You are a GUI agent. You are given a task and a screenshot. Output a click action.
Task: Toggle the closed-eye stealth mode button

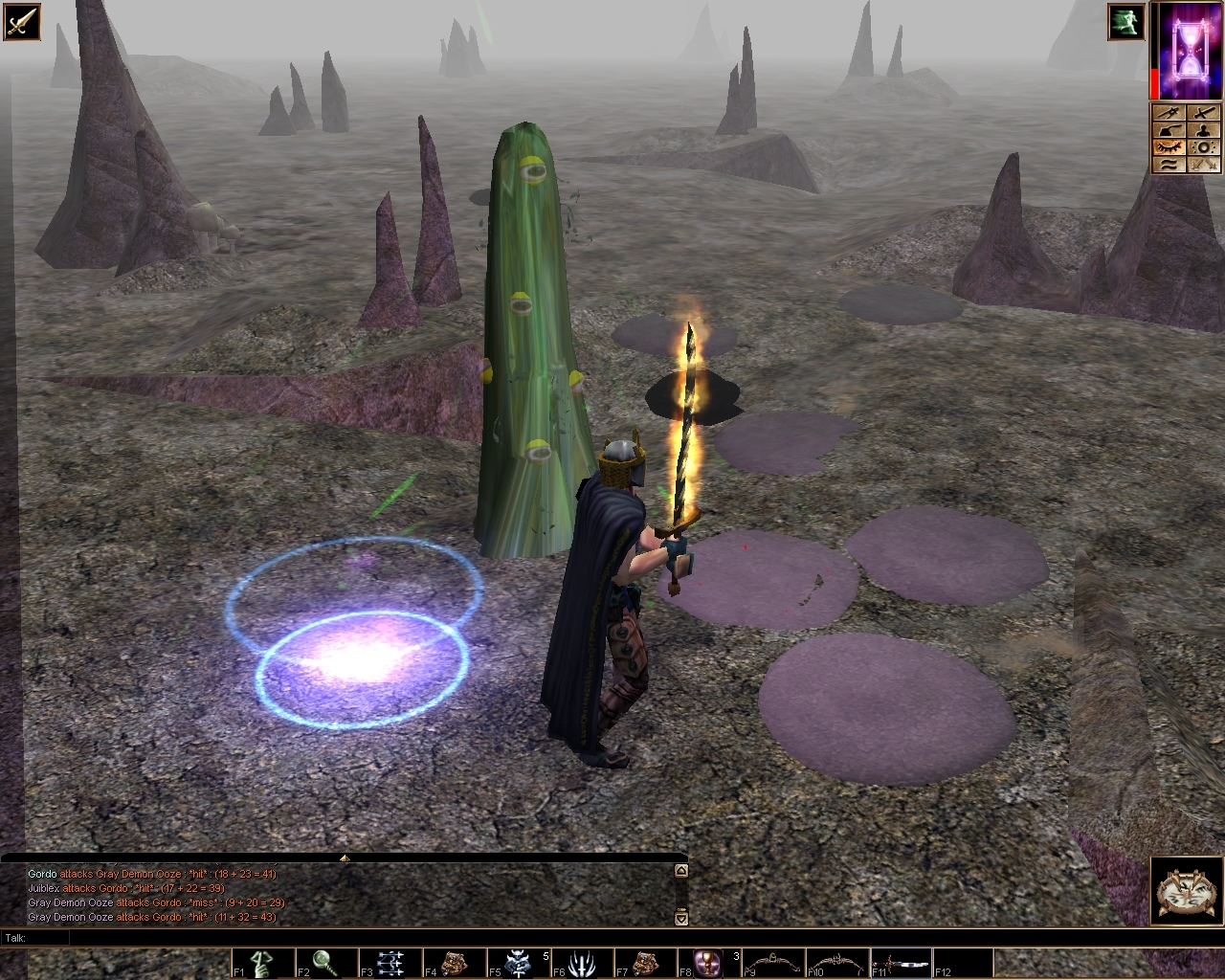pos(1169,146)
